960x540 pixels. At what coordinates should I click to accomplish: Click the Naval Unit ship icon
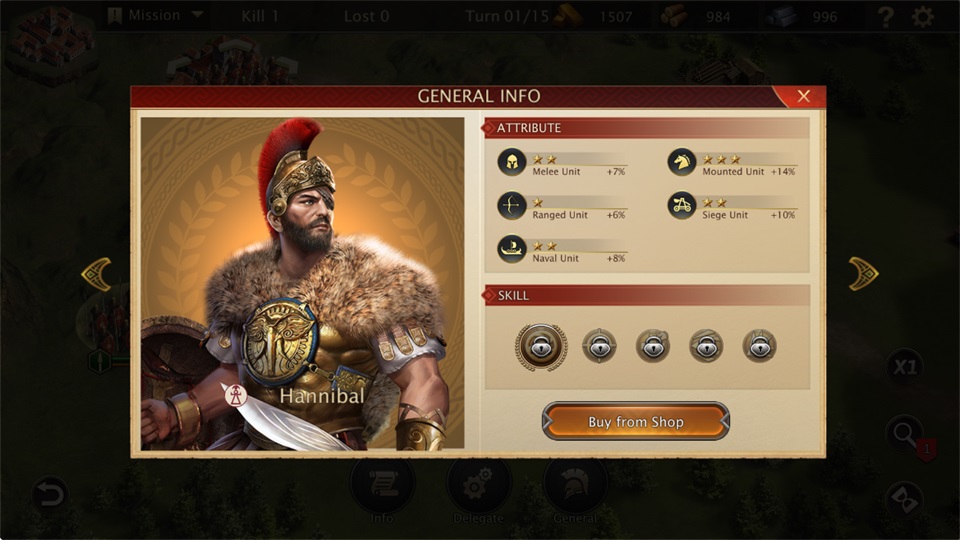coord(512,249)
